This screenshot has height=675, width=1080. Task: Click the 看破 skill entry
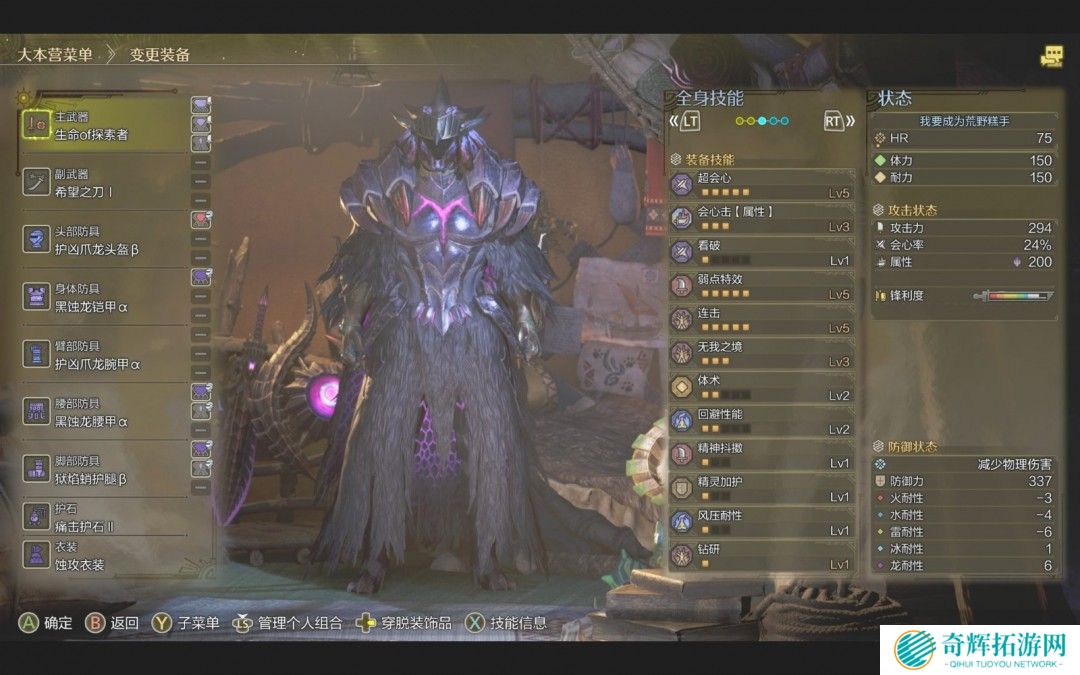click(762, 253)
